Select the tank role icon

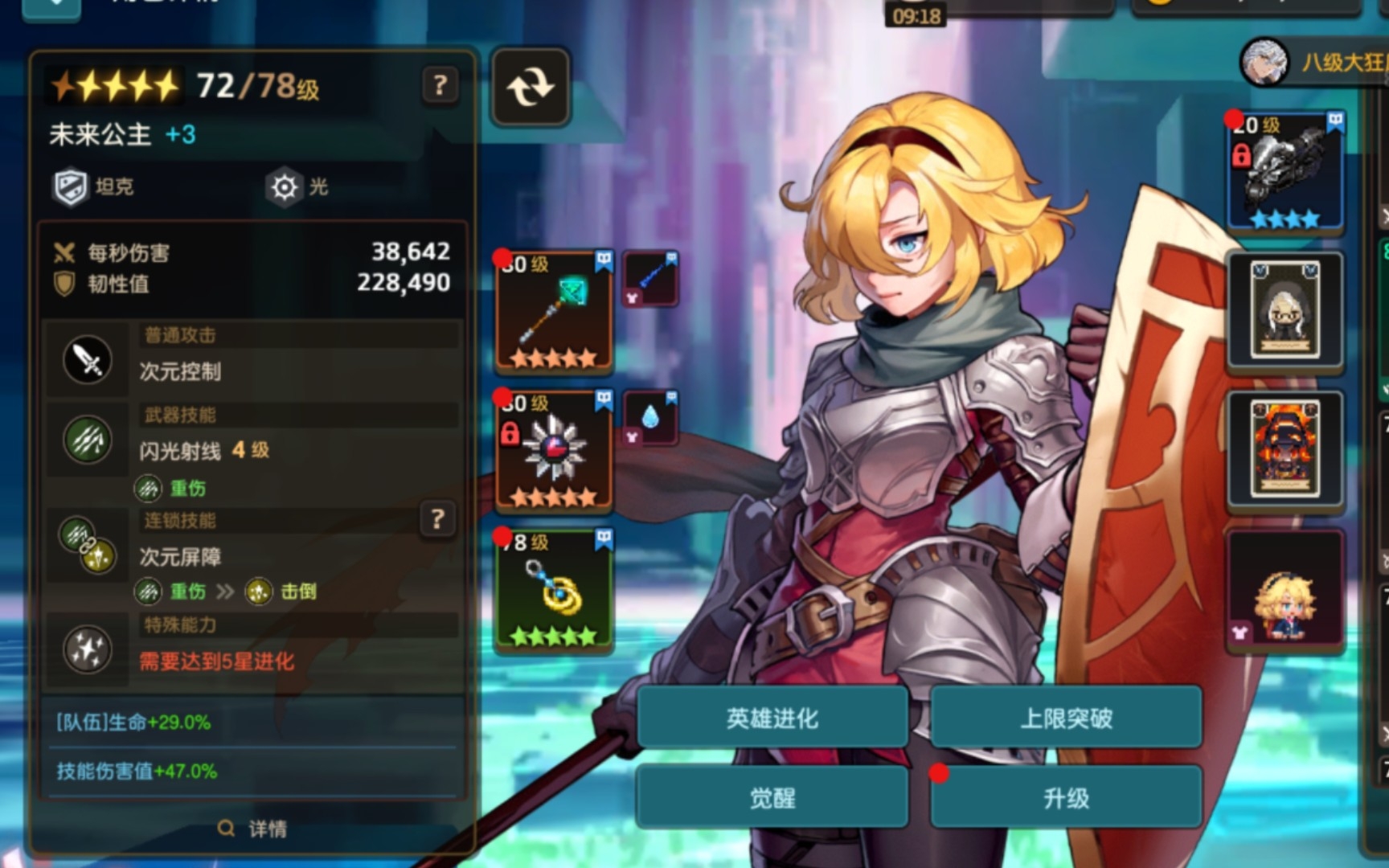point(71,186)
